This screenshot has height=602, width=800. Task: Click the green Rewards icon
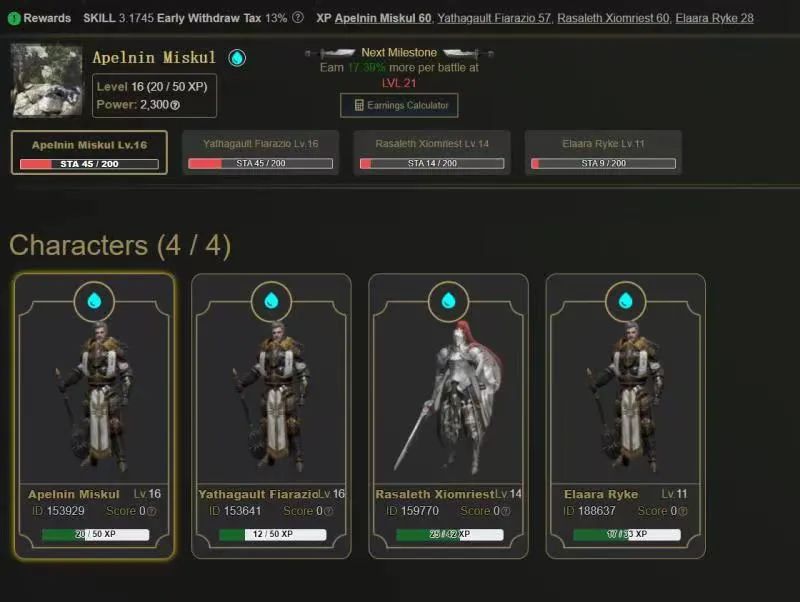click(14, 18)
